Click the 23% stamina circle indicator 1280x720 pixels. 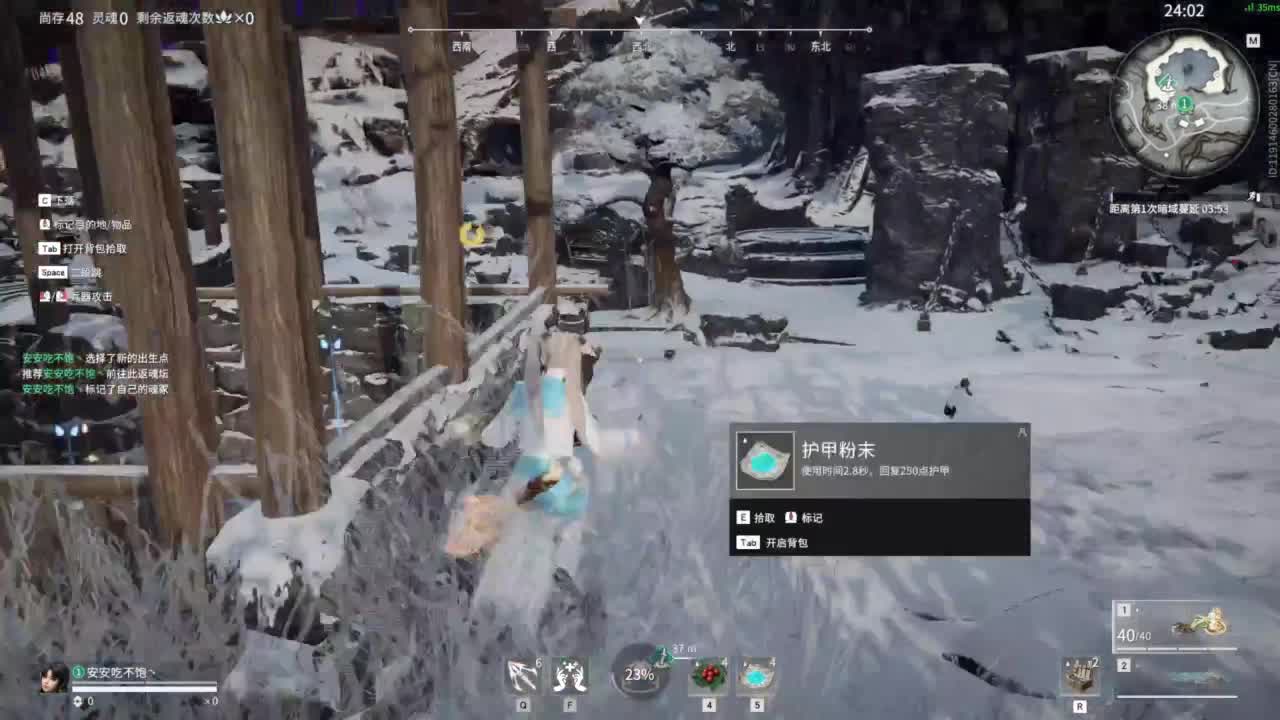click(640, 676)
